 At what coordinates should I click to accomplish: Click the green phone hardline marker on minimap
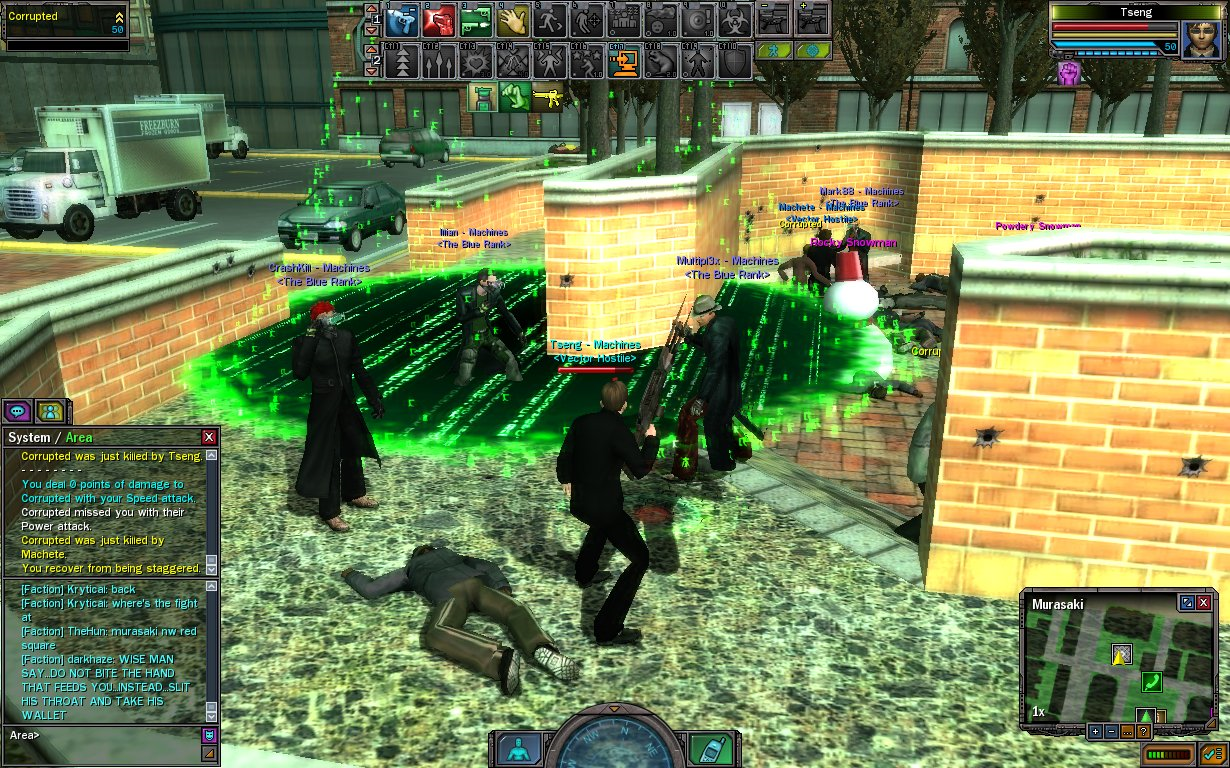[1151, 682]
